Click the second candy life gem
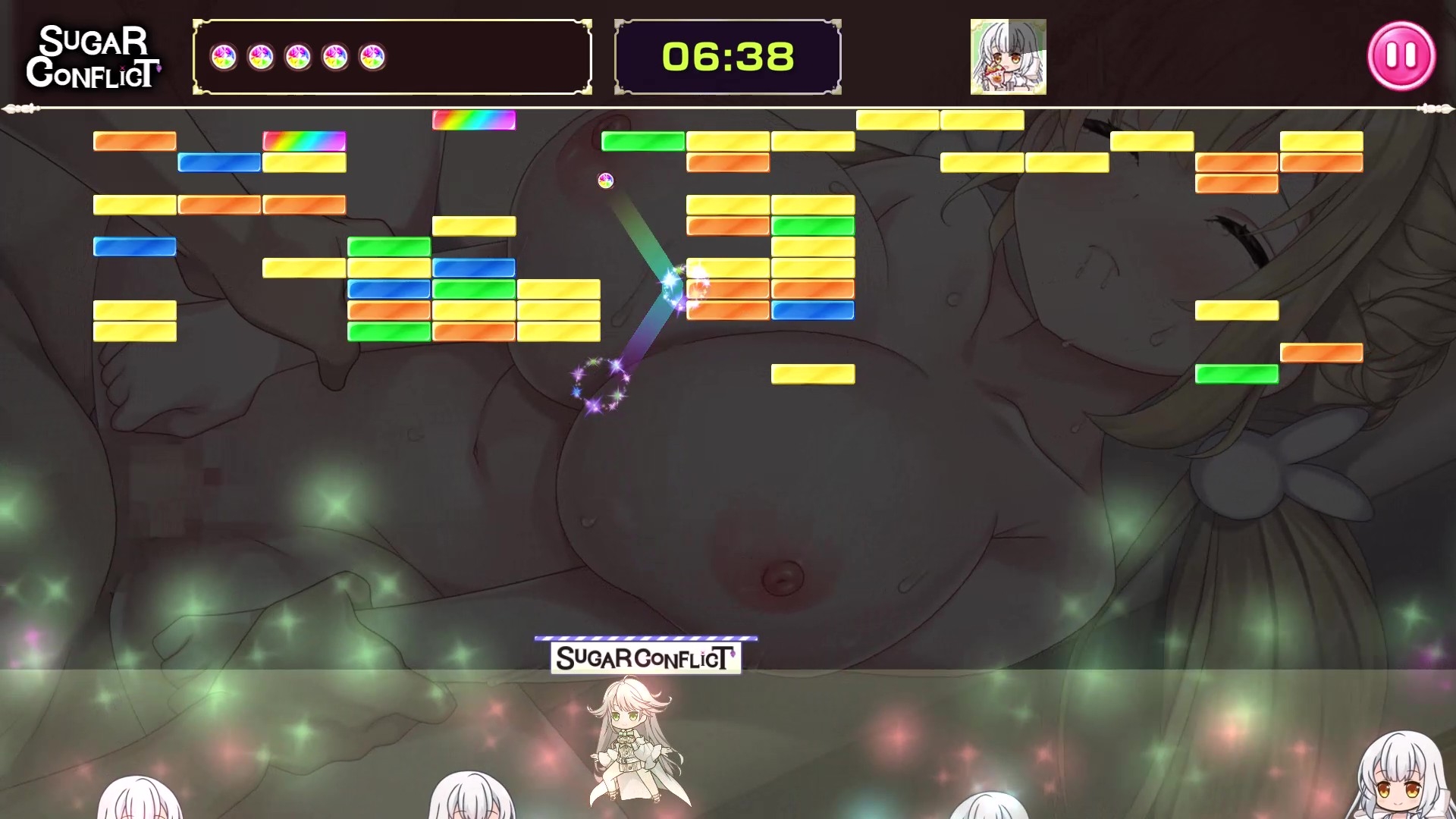1456x819 pixels. coord(262,55)
